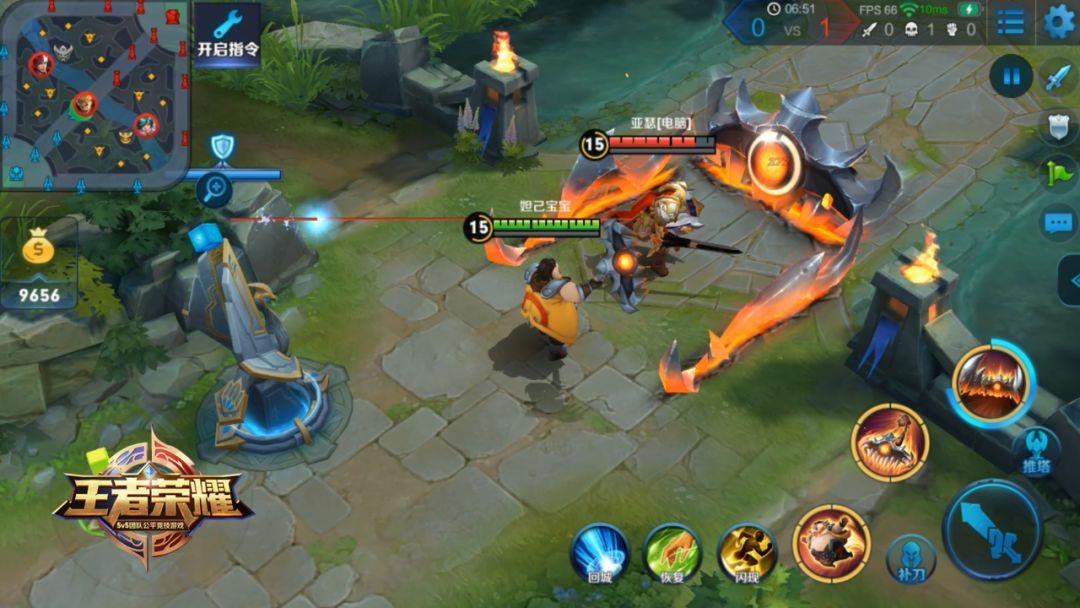Use the flaming hook chain skill

point(890,443)
